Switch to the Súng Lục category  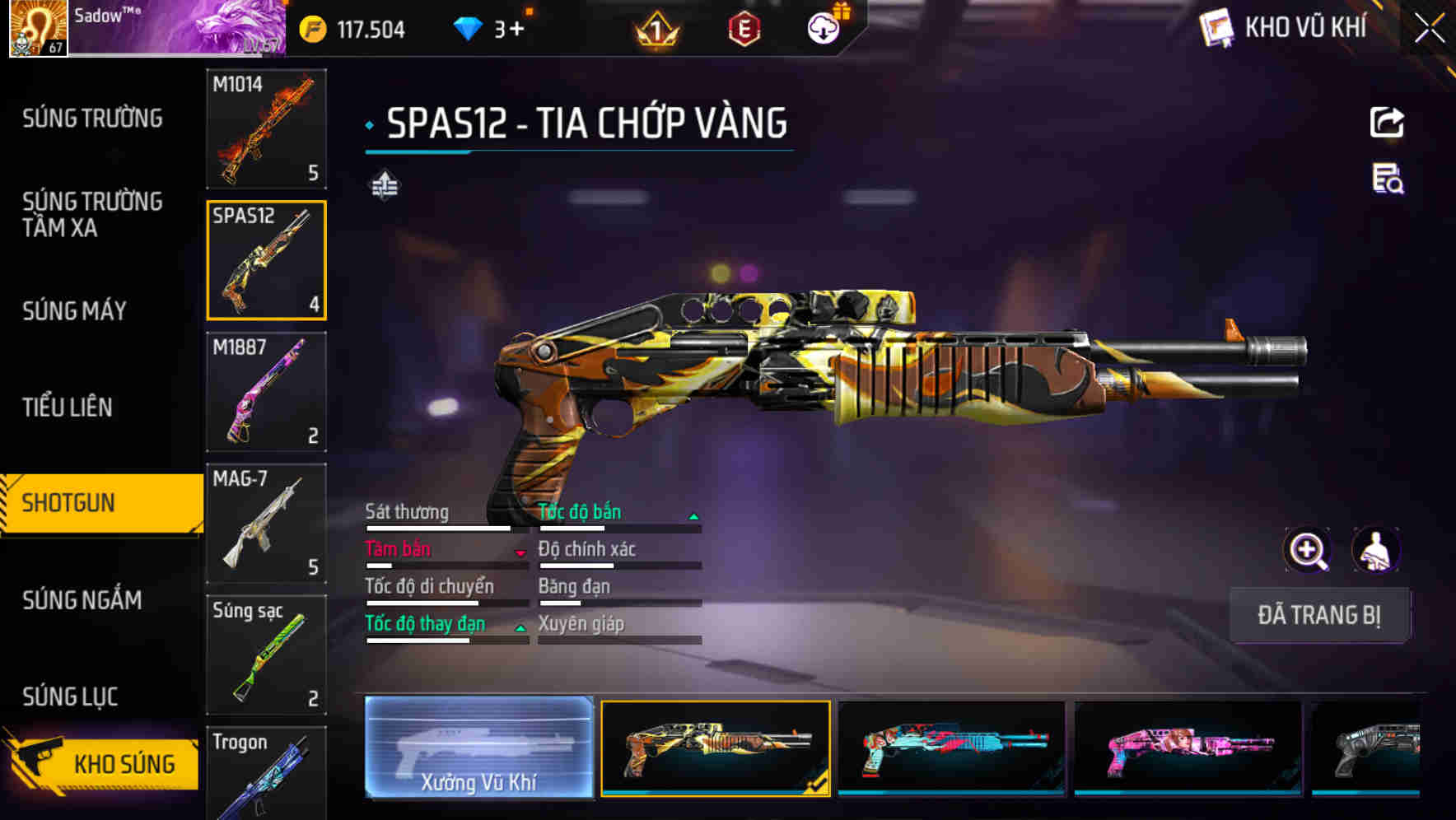[70, 697]
